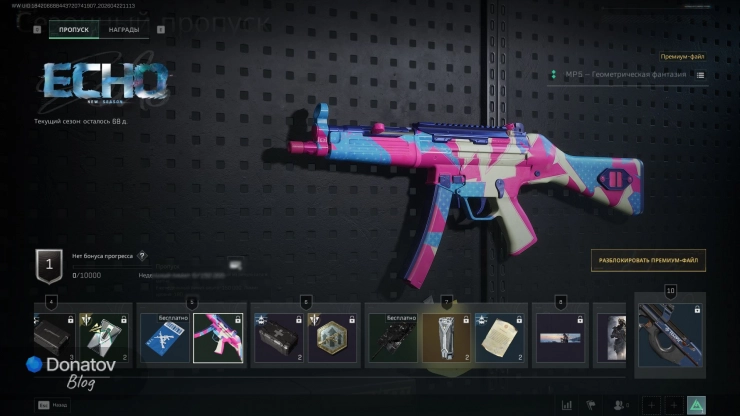Select the black ammo box reward in tier 6
Viewport: 740px width, 416px height.
pos(277,336)
